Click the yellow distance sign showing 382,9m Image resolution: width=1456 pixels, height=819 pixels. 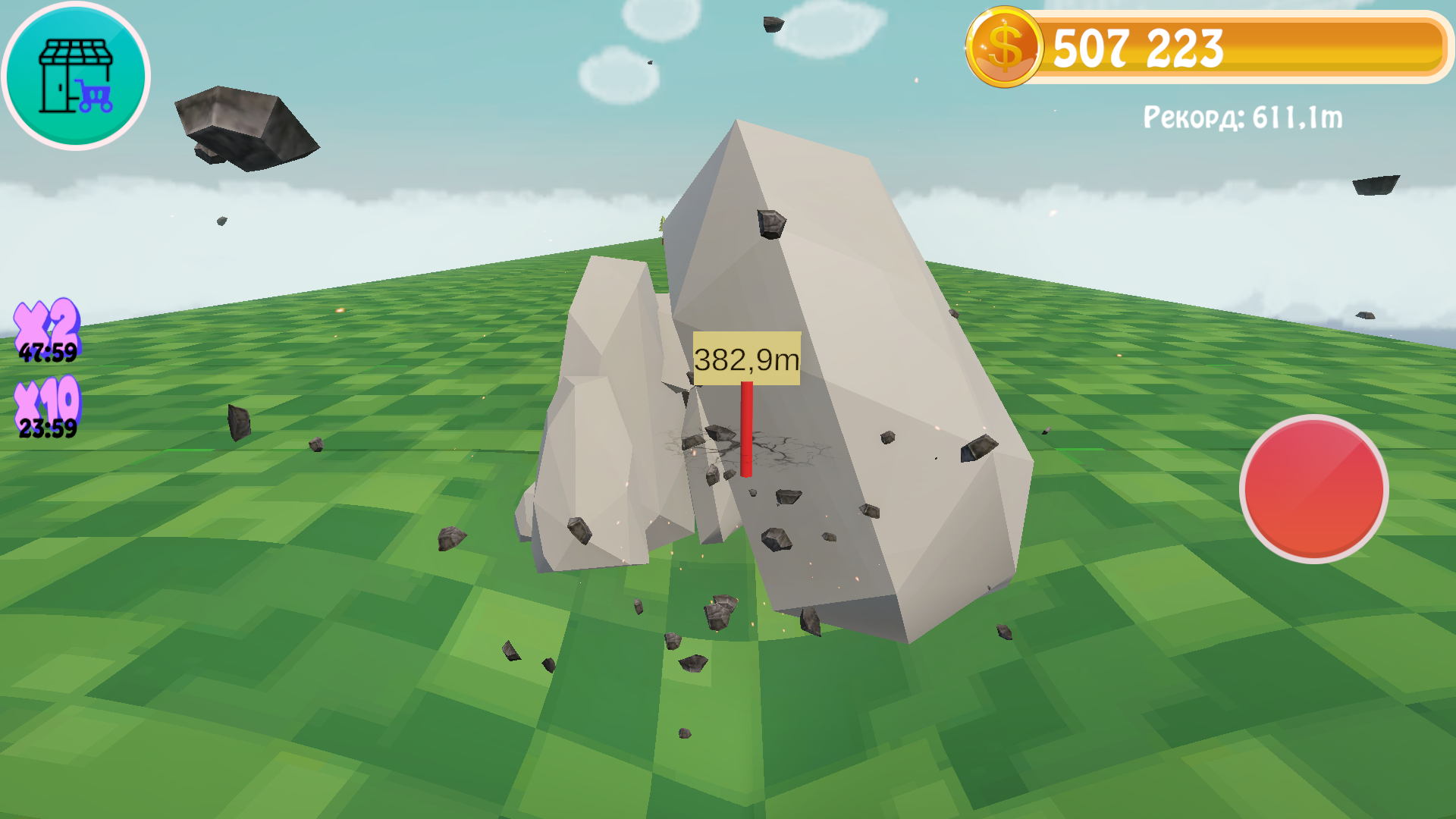coord(747,358)
